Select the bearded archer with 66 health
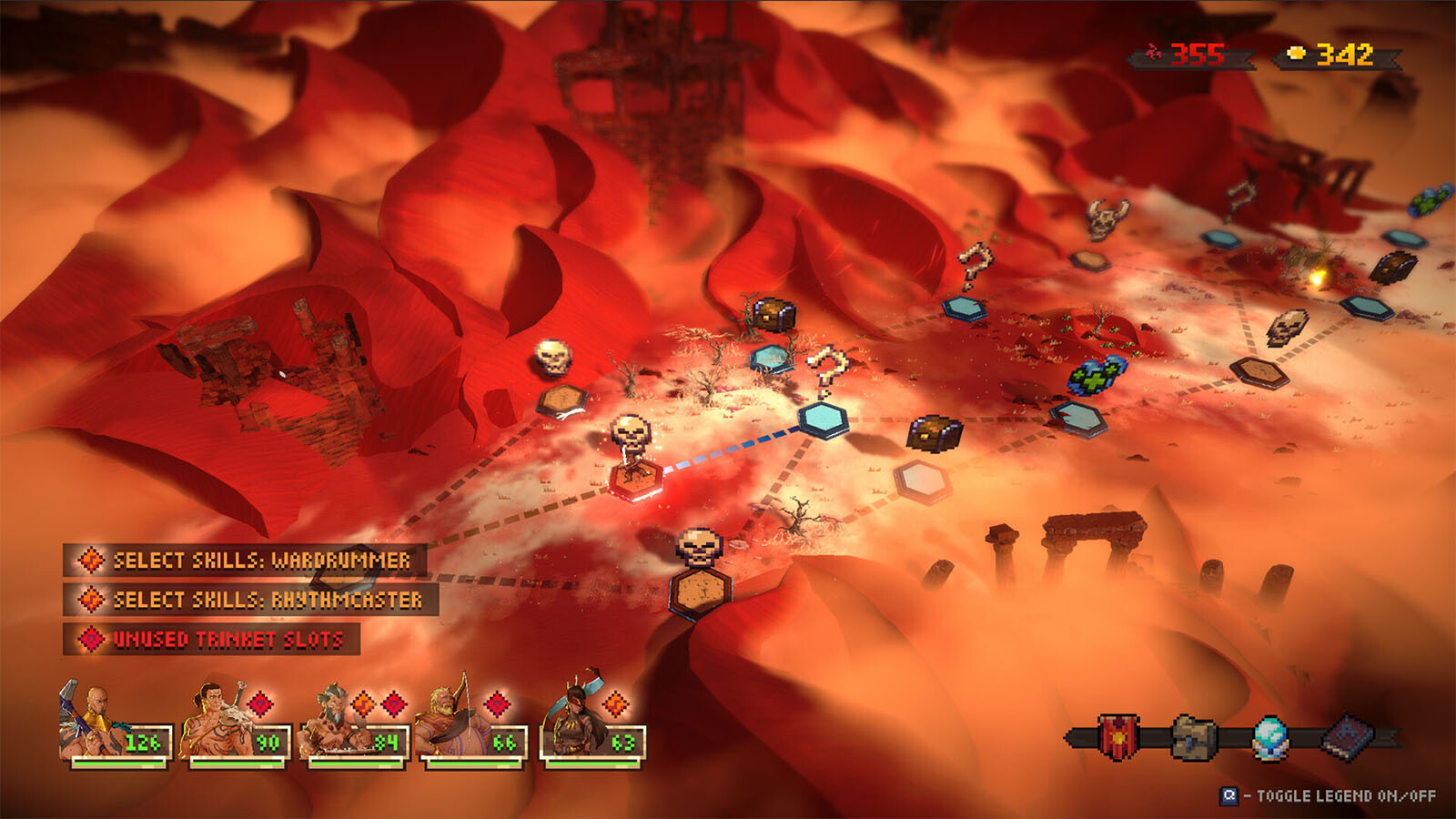The image size is (1456, 819). point(470,724)
